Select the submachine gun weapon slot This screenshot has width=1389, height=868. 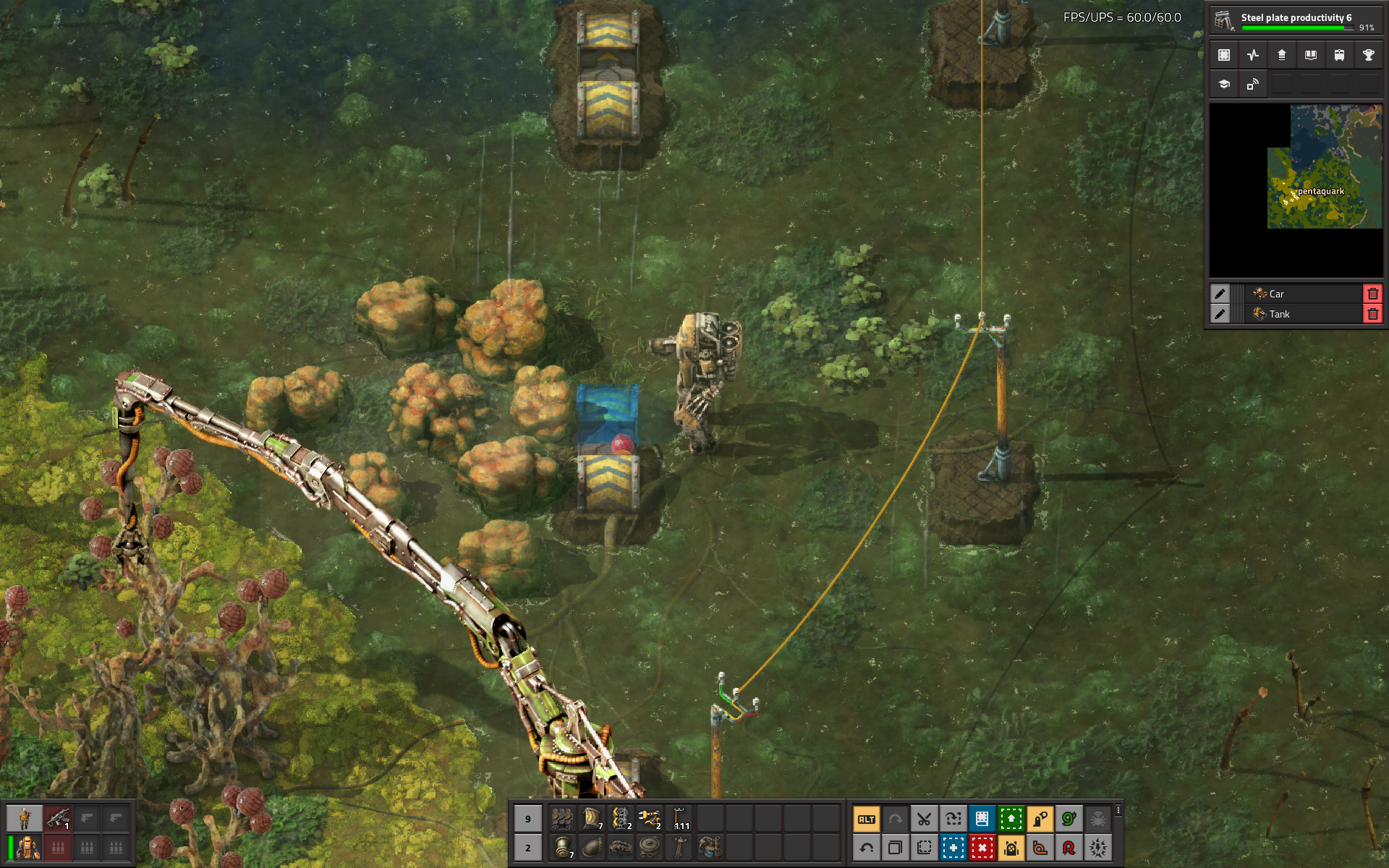(x=58, y=818)
